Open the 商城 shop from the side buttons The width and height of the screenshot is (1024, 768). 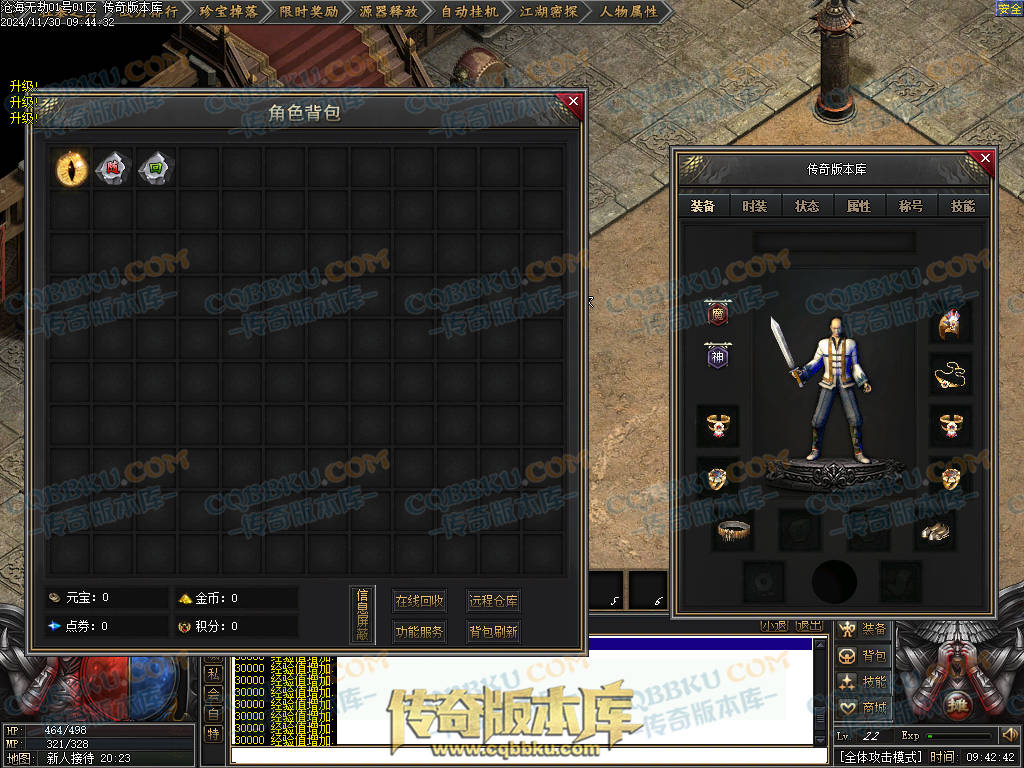pyautogui.click(x=864, y=707)
